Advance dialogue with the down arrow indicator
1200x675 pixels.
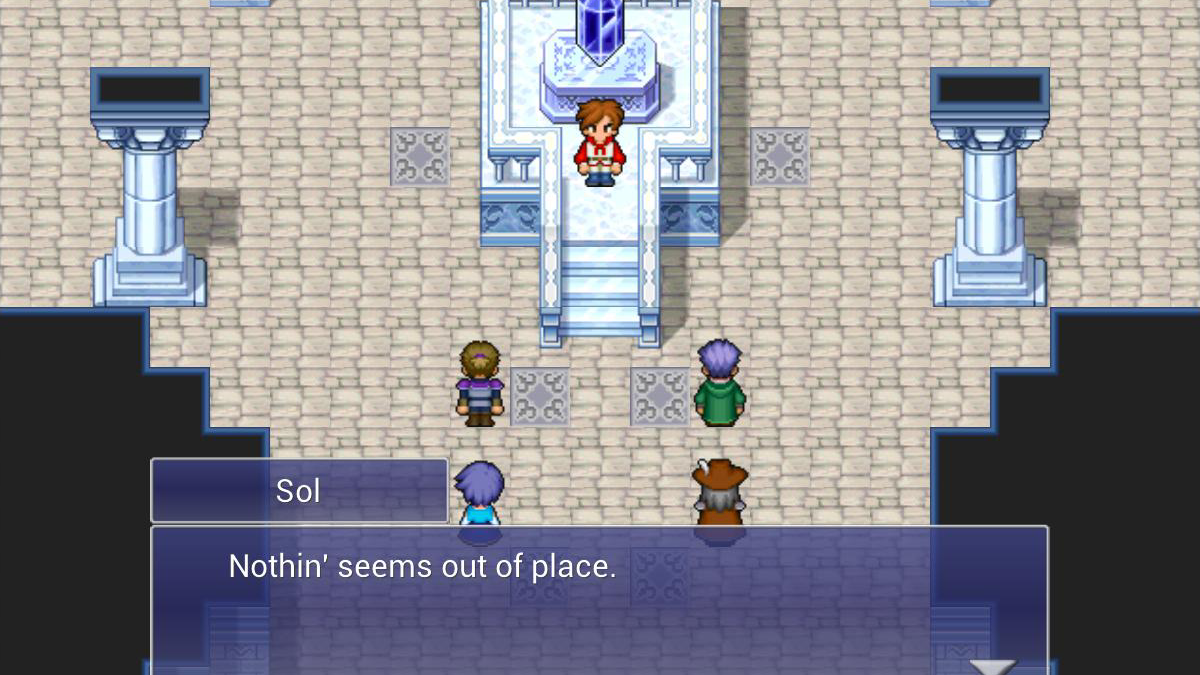(992, 666)
